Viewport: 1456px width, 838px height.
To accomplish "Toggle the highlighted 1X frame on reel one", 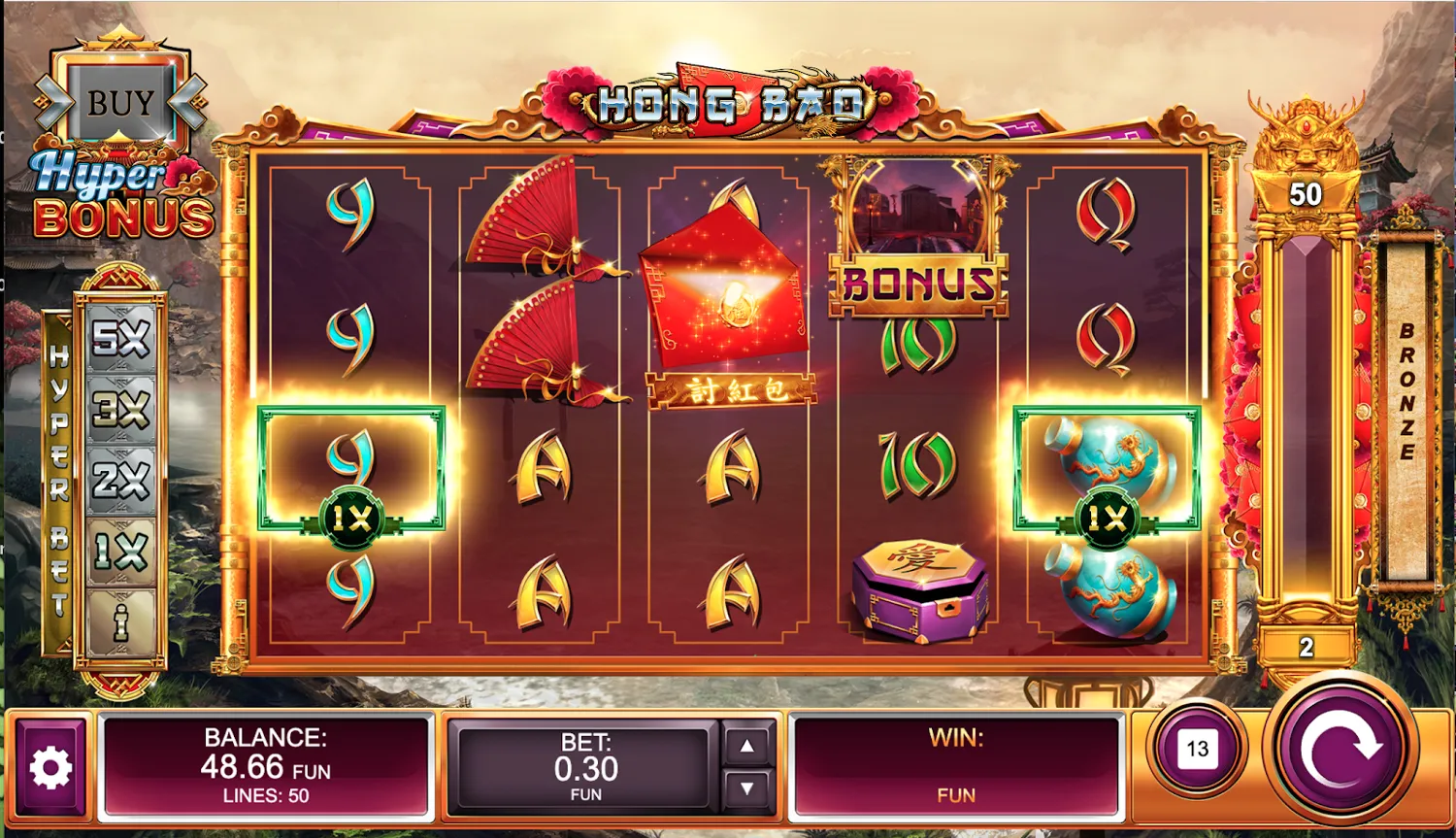I will coord(353,470).
